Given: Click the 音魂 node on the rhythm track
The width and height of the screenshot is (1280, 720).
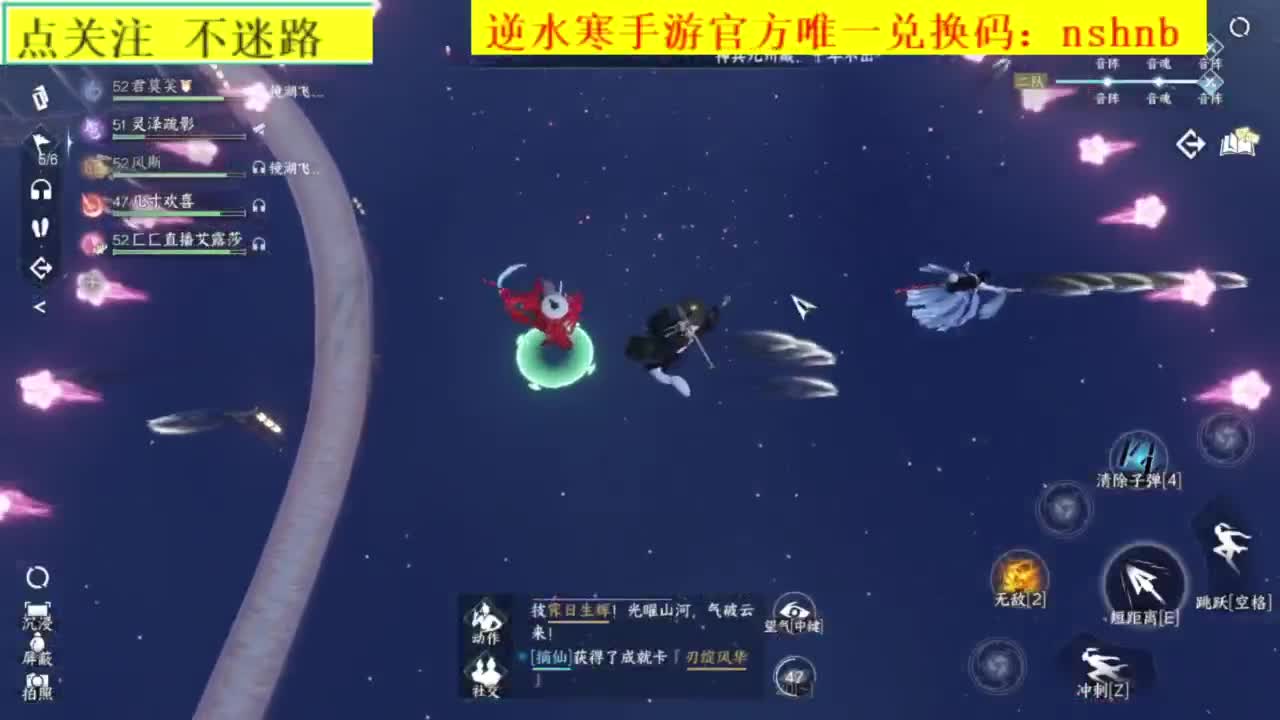Looking at the screenshot, I should (x=1160, y=81).
